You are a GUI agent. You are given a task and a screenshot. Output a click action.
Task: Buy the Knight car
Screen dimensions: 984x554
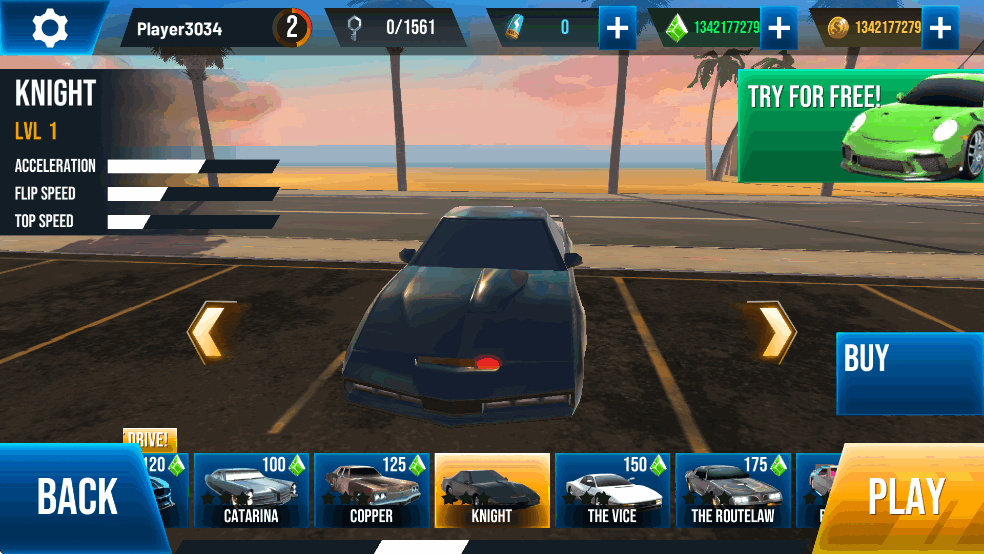908,373
